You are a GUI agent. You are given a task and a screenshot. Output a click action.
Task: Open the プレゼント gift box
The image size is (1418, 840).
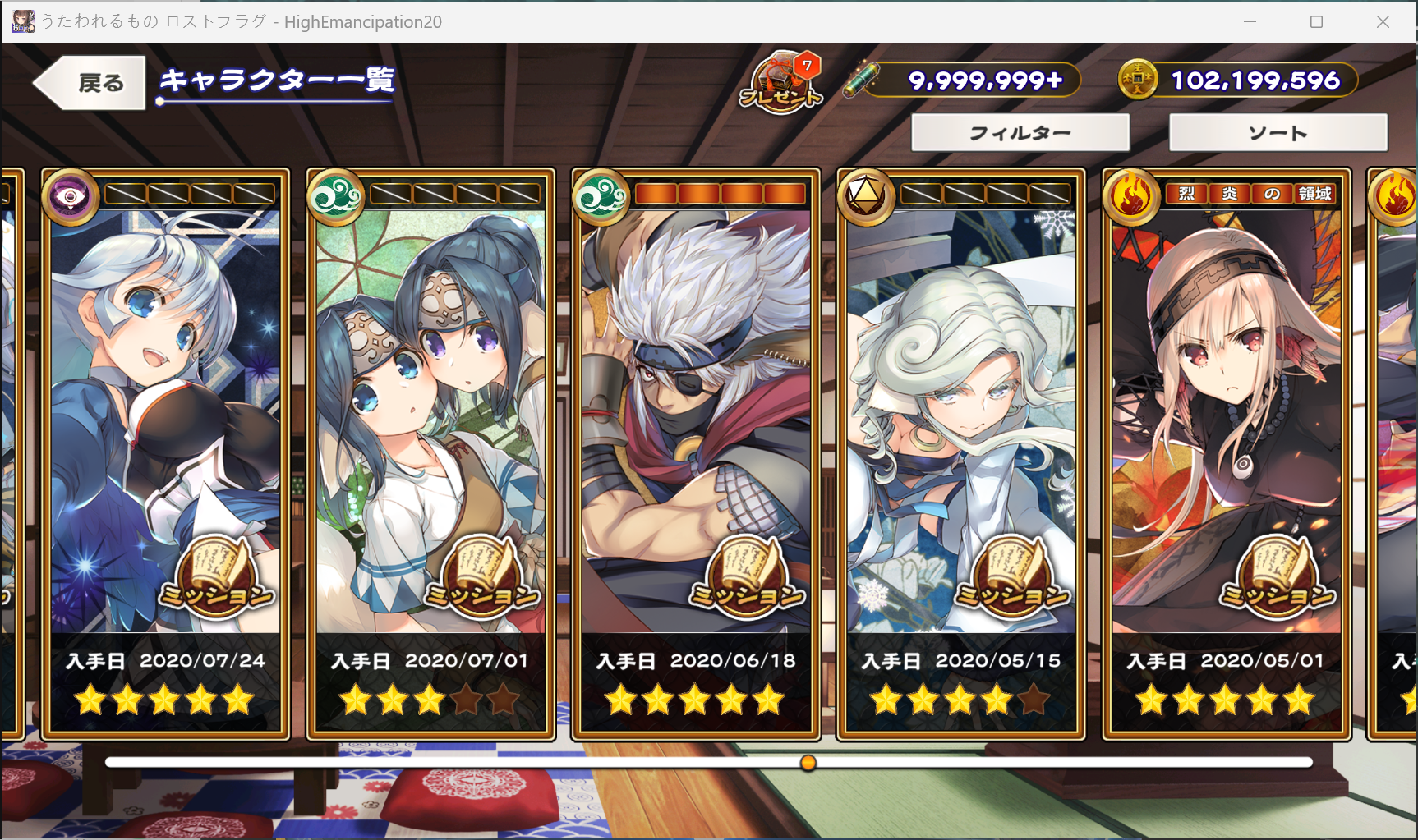tap(780, 84)
